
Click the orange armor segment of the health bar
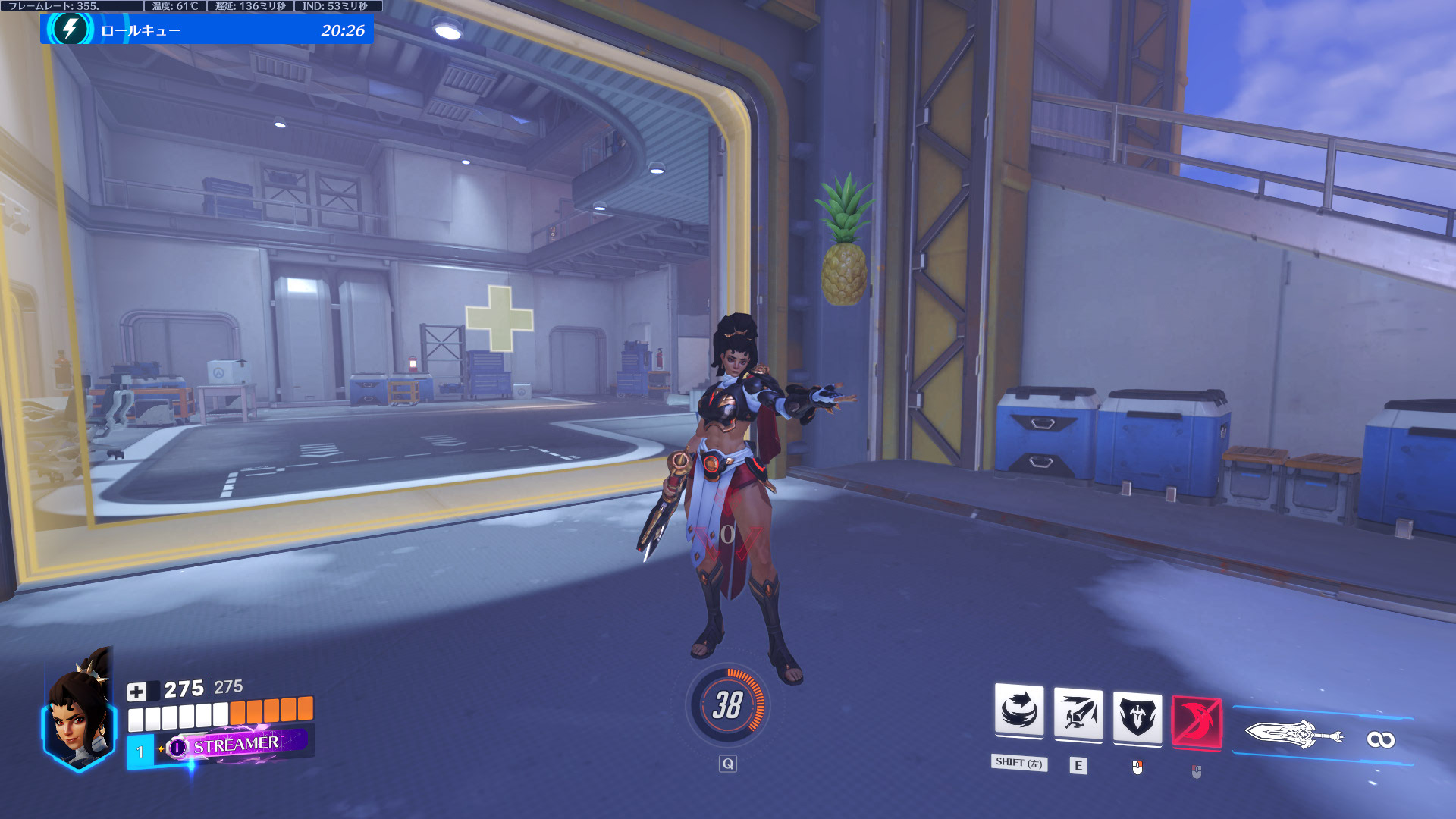273,713
